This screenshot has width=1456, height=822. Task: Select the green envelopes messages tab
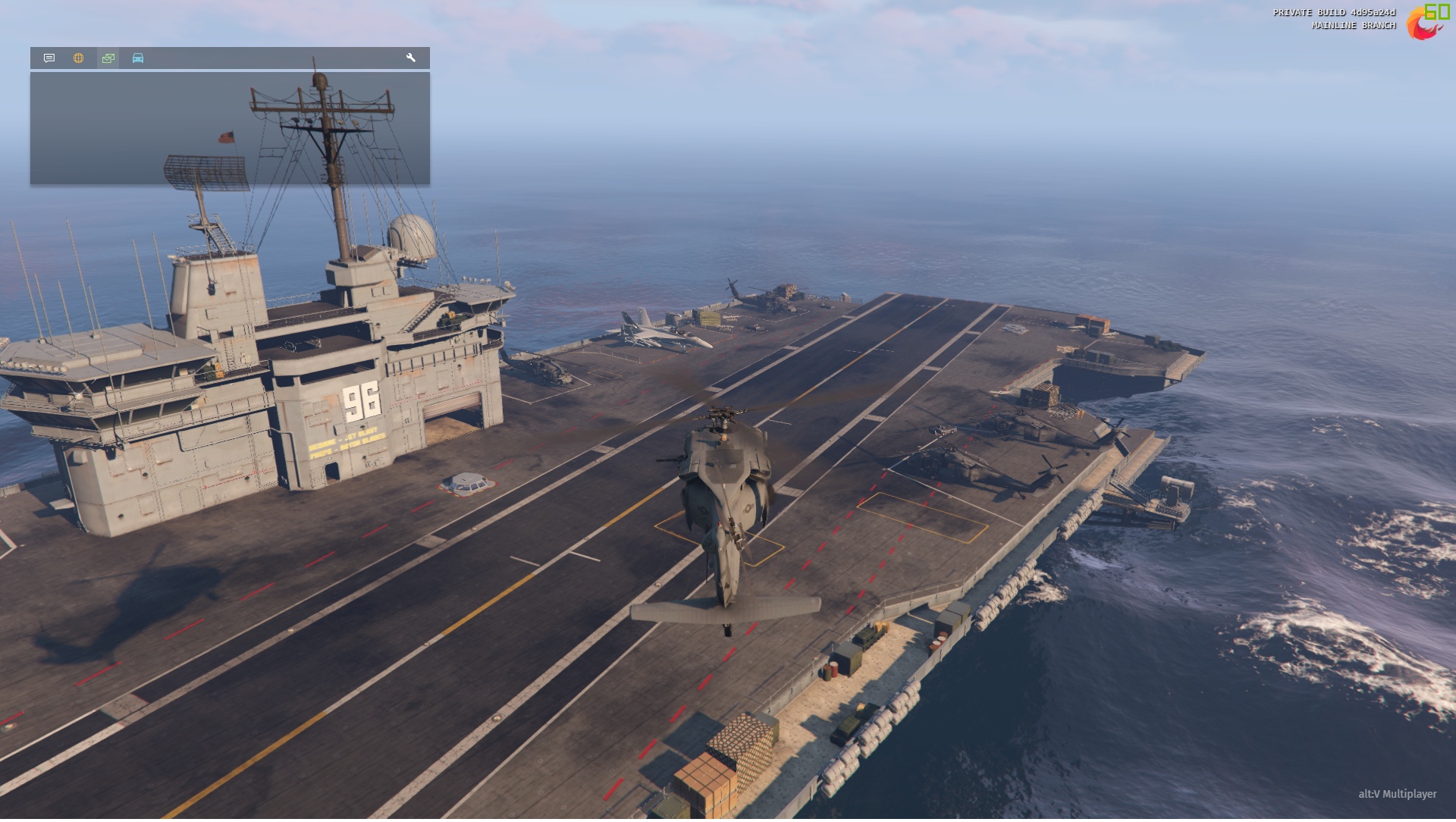[x=108, y=58]
